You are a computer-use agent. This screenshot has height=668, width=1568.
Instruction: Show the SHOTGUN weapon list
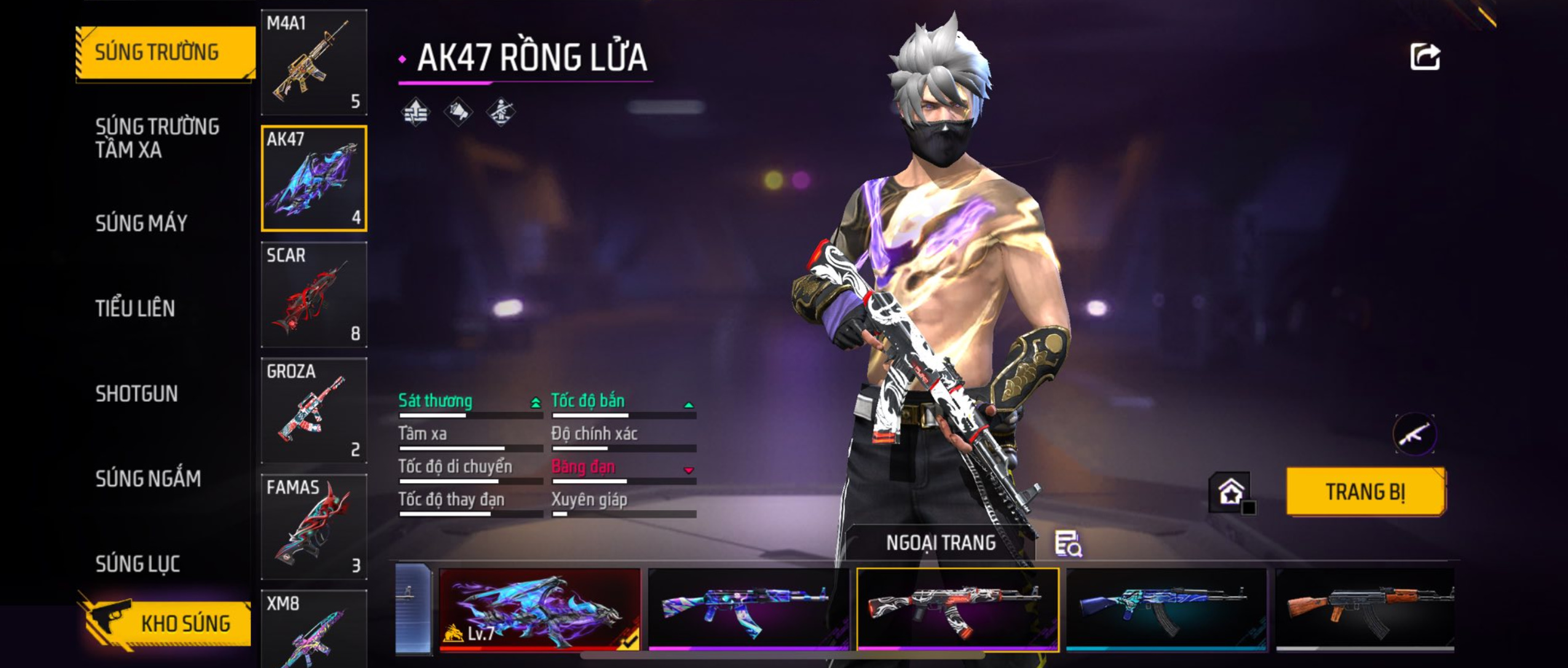point(137,393)
